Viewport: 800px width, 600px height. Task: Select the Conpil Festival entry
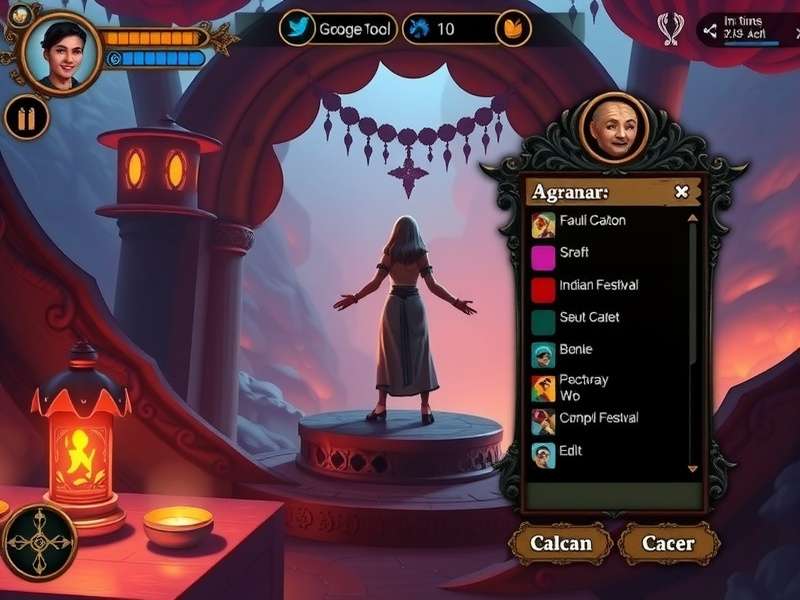click(x=597, y=419)
